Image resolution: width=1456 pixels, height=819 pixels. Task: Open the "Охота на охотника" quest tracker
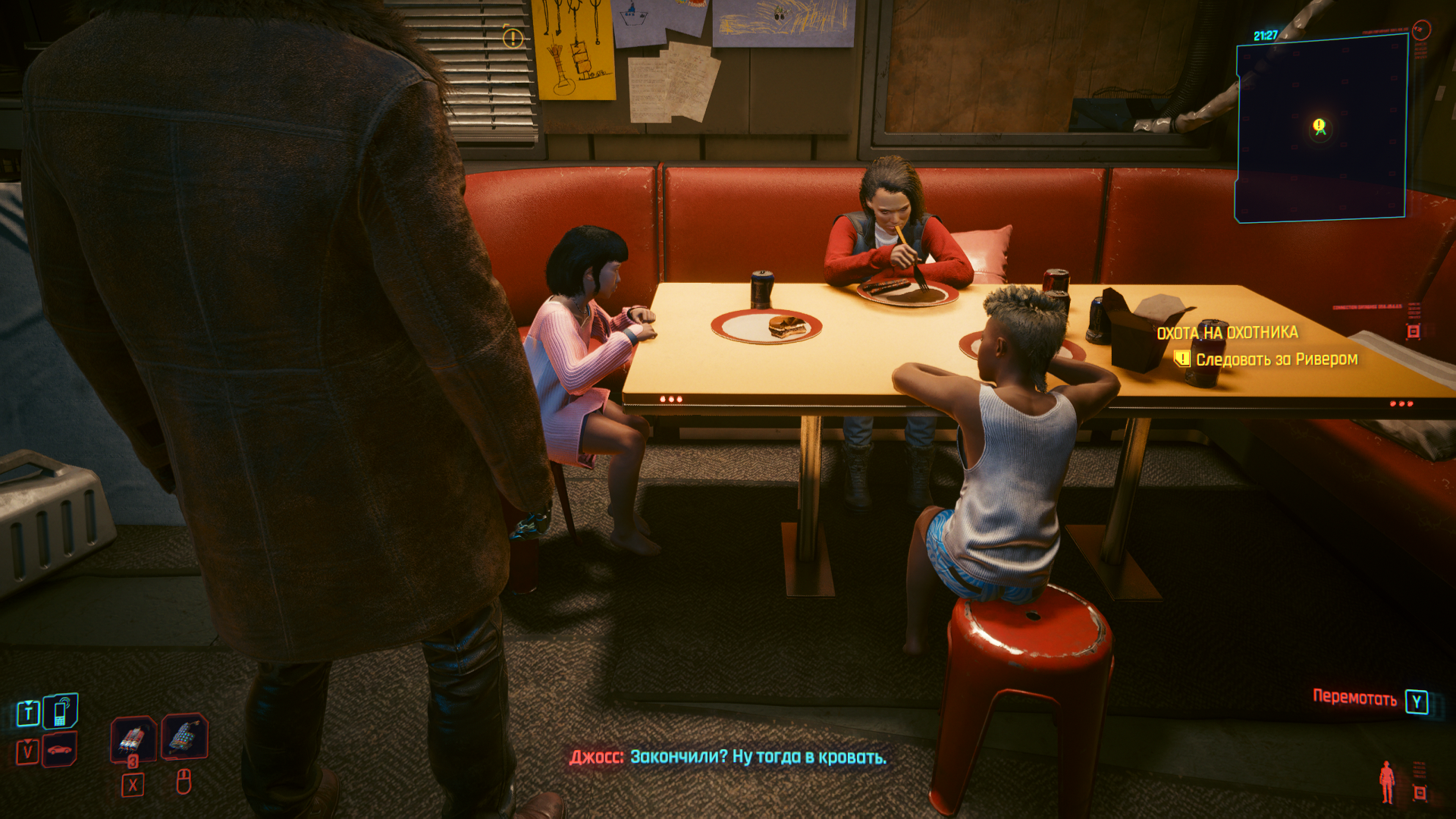(1227, 333)
